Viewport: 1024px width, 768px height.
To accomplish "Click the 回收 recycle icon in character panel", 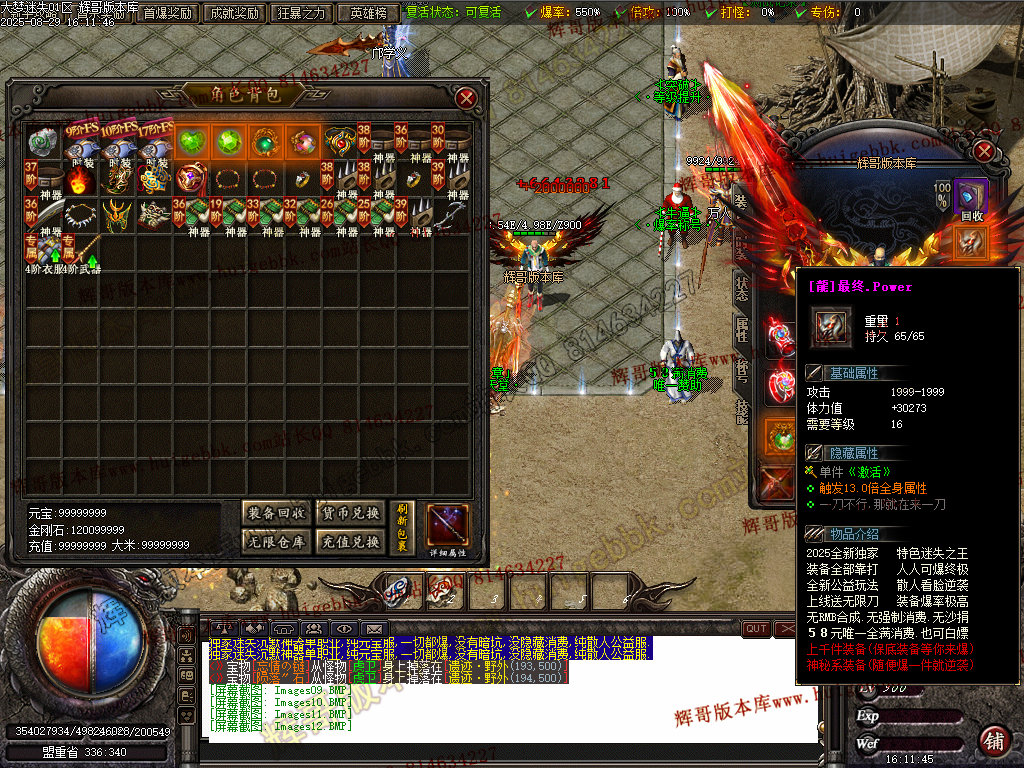I will click(969, 198).
